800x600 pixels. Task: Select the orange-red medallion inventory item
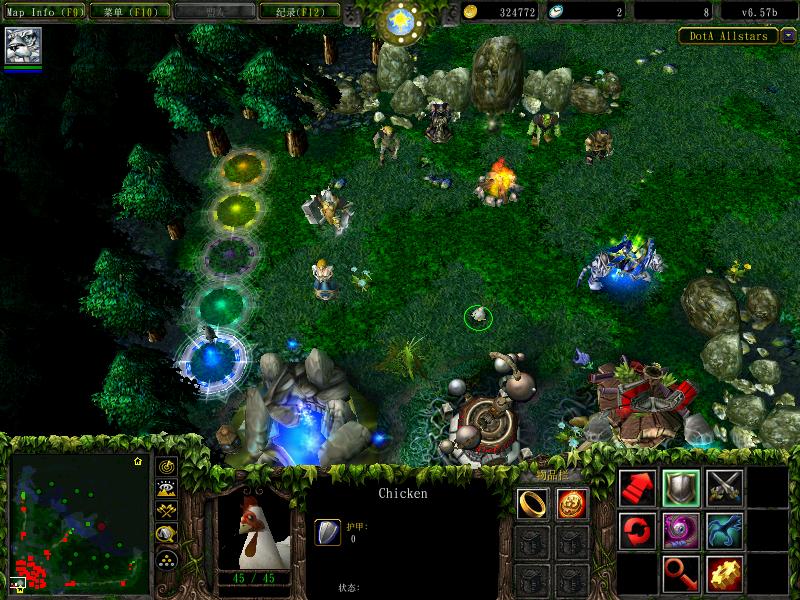tap(571, 503)
